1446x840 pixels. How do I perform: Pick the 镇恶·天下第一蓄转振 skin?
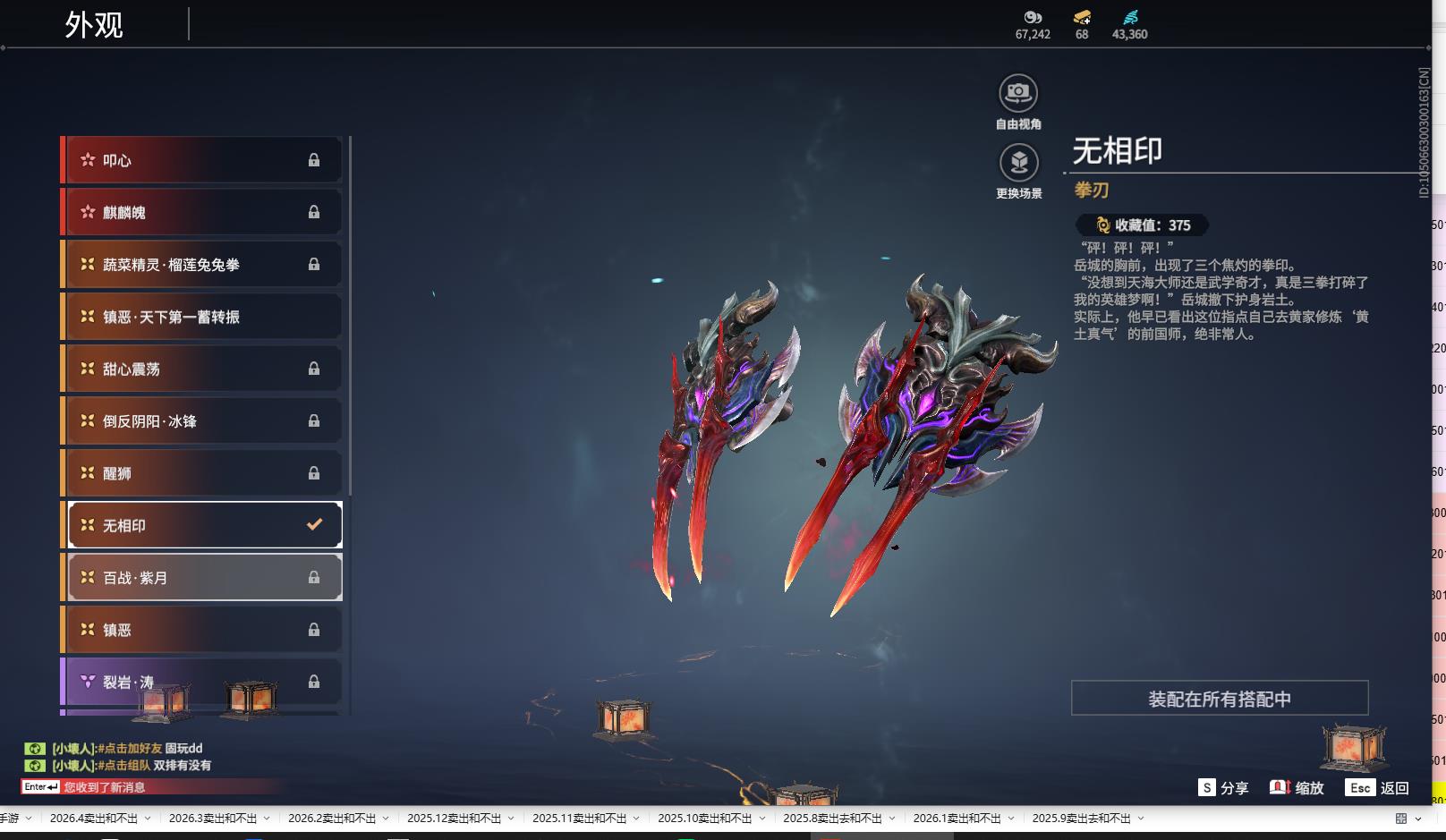click(202, 317)
